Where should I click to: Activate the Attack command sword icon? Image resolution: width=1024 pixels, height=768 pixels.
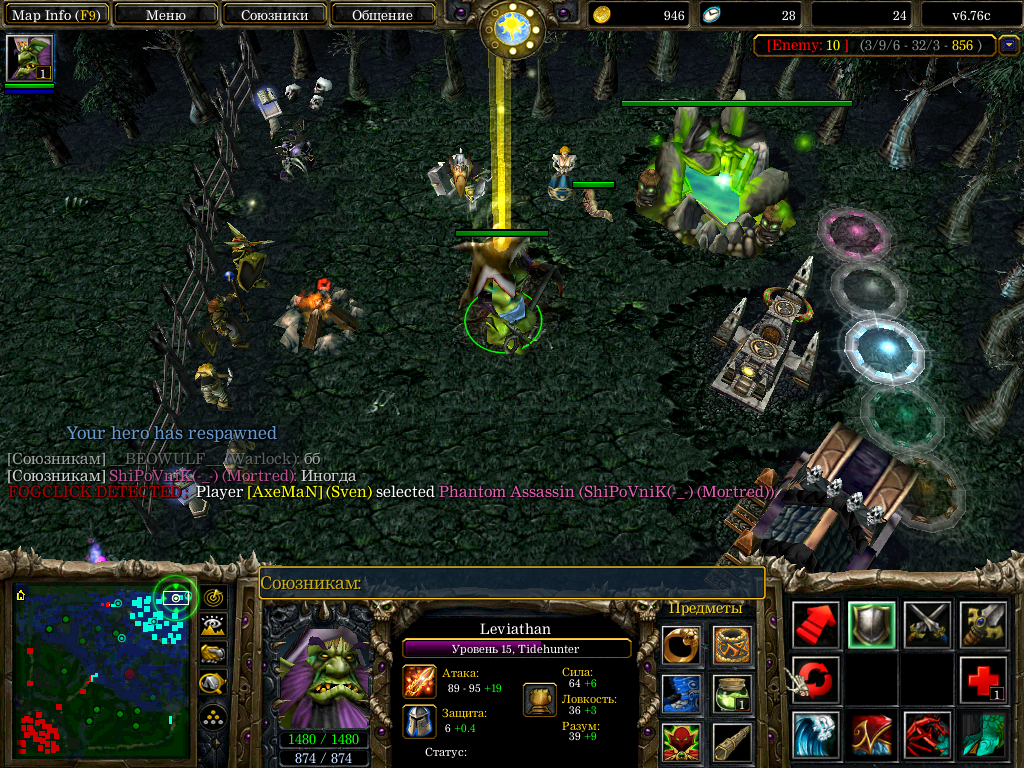[982, 625]
